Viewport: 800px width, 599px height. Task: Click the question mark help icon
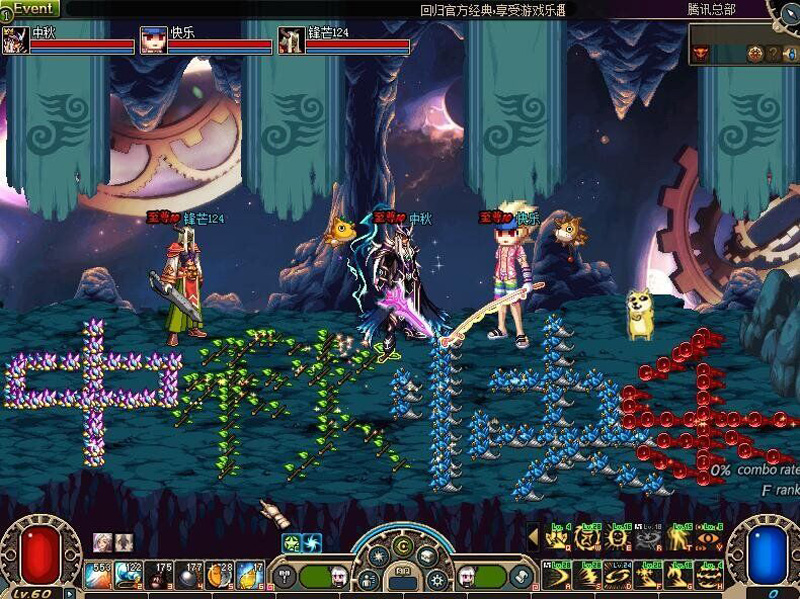pyautogui.click(x=772, y=53)
